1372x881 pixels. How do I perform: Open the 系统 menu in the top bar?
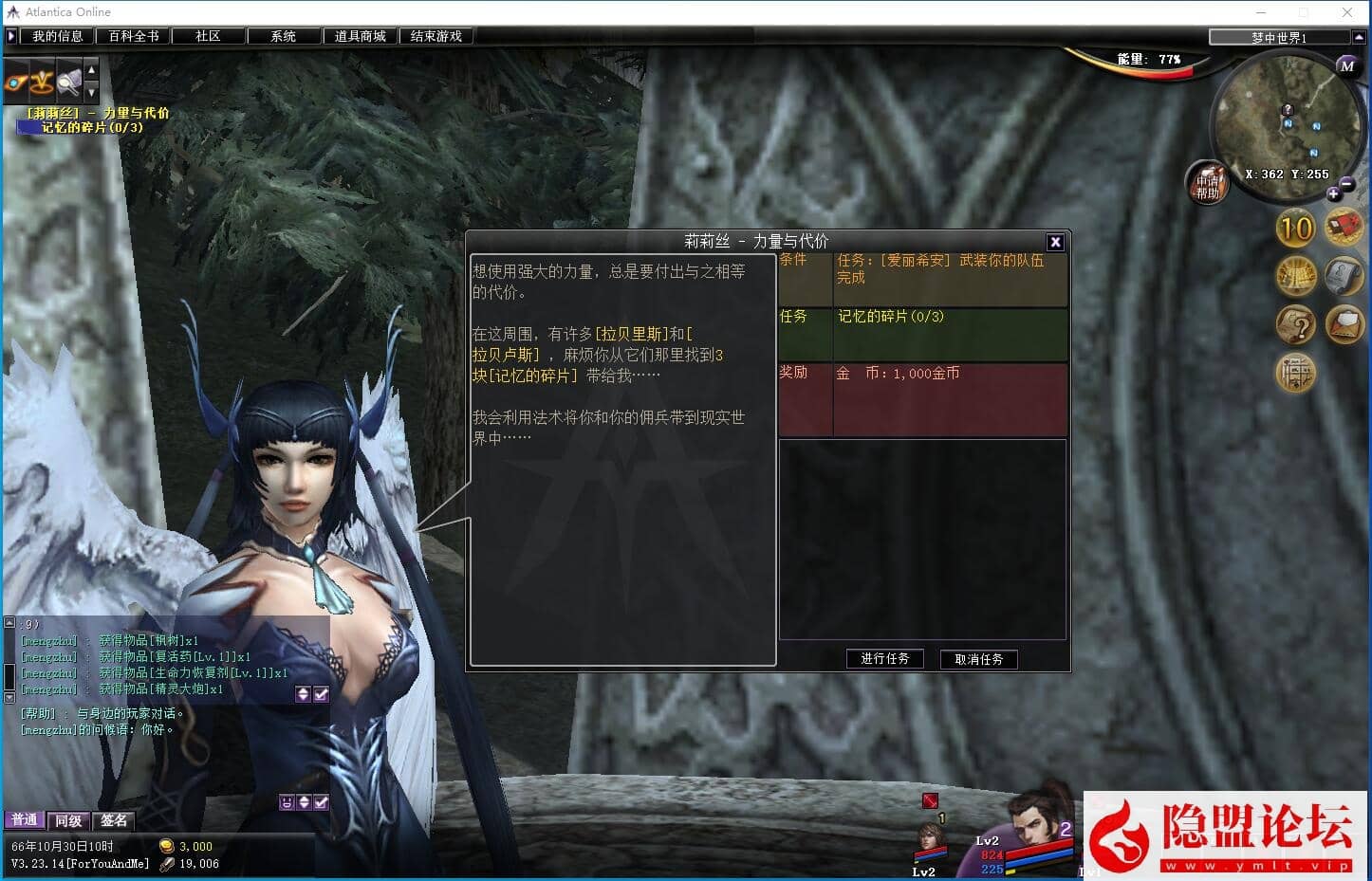[x=283, y=35]
